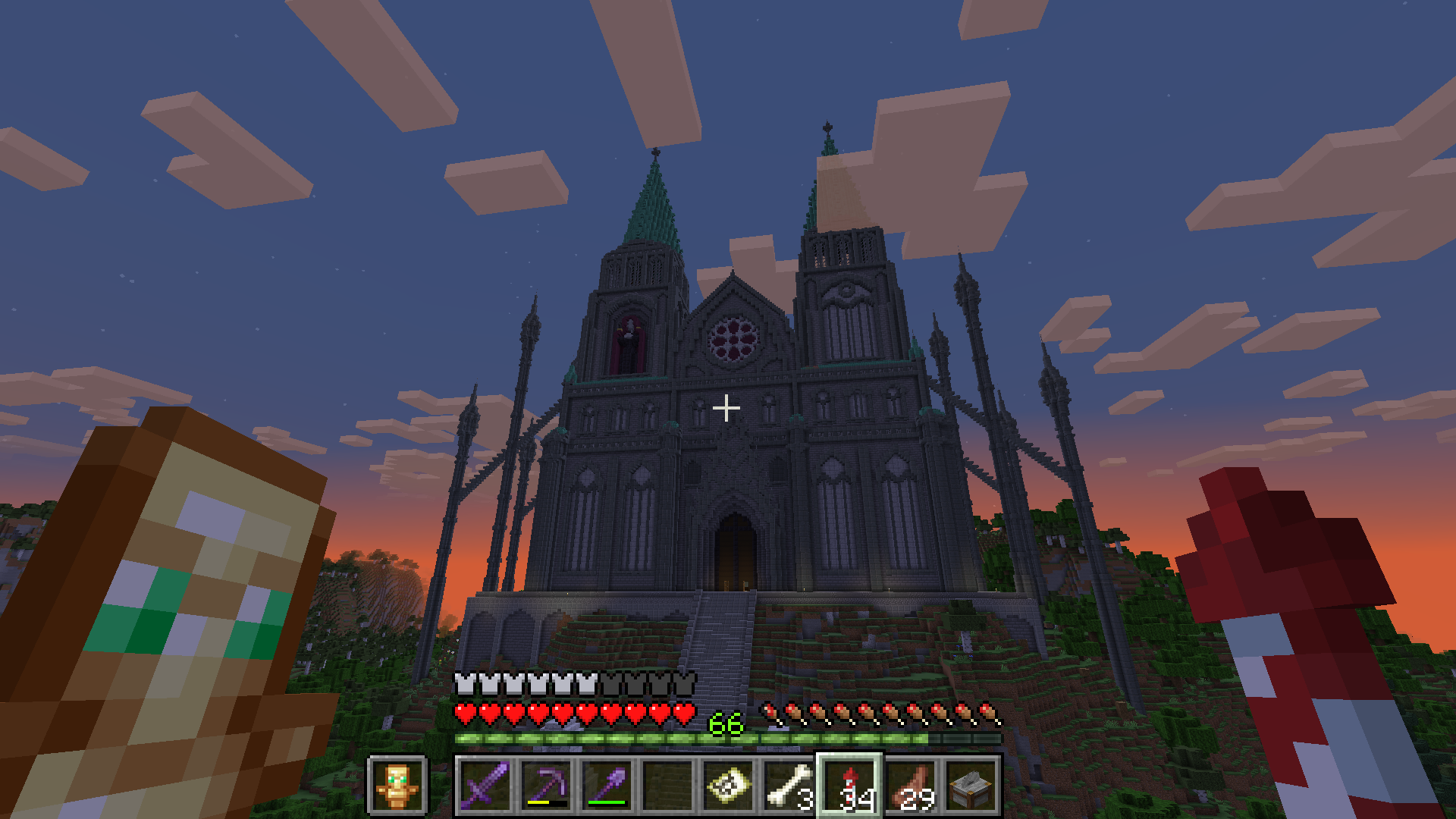Click the leftmost filled armor chestplate icon
This screenshot has width=1456, height=819.
pyautogui.click(x=464, y=682)
